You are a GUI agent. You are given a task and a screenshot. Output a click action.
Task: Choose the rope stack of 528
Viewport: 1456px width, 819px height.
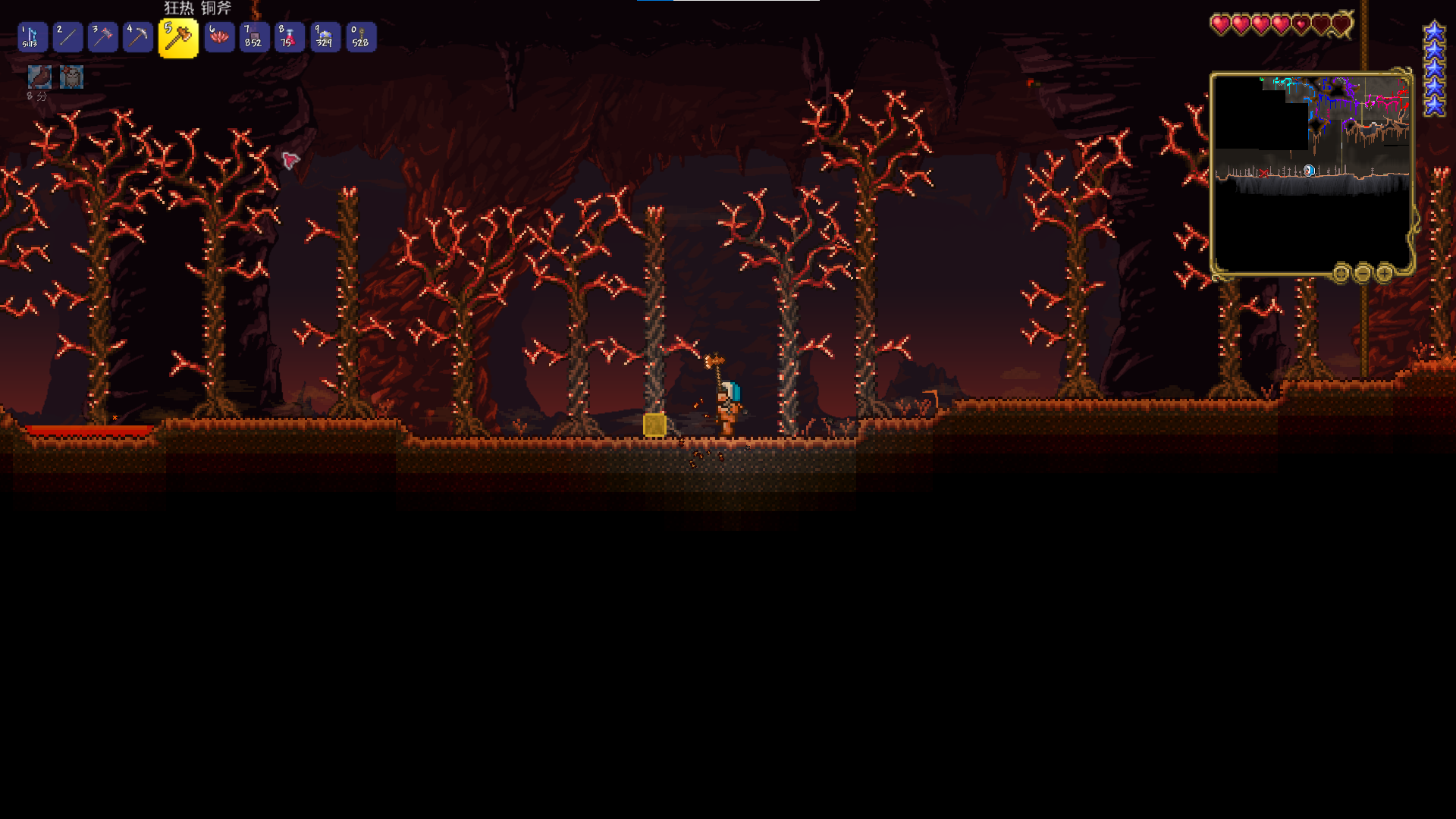(x=361, y=37)
